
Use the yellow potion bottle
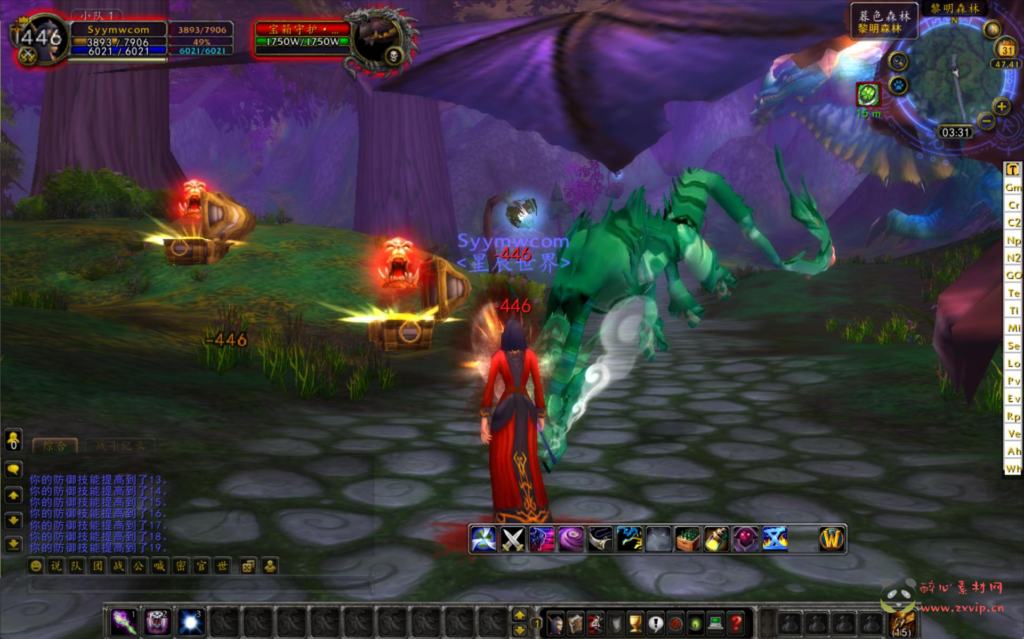point(716,539)
